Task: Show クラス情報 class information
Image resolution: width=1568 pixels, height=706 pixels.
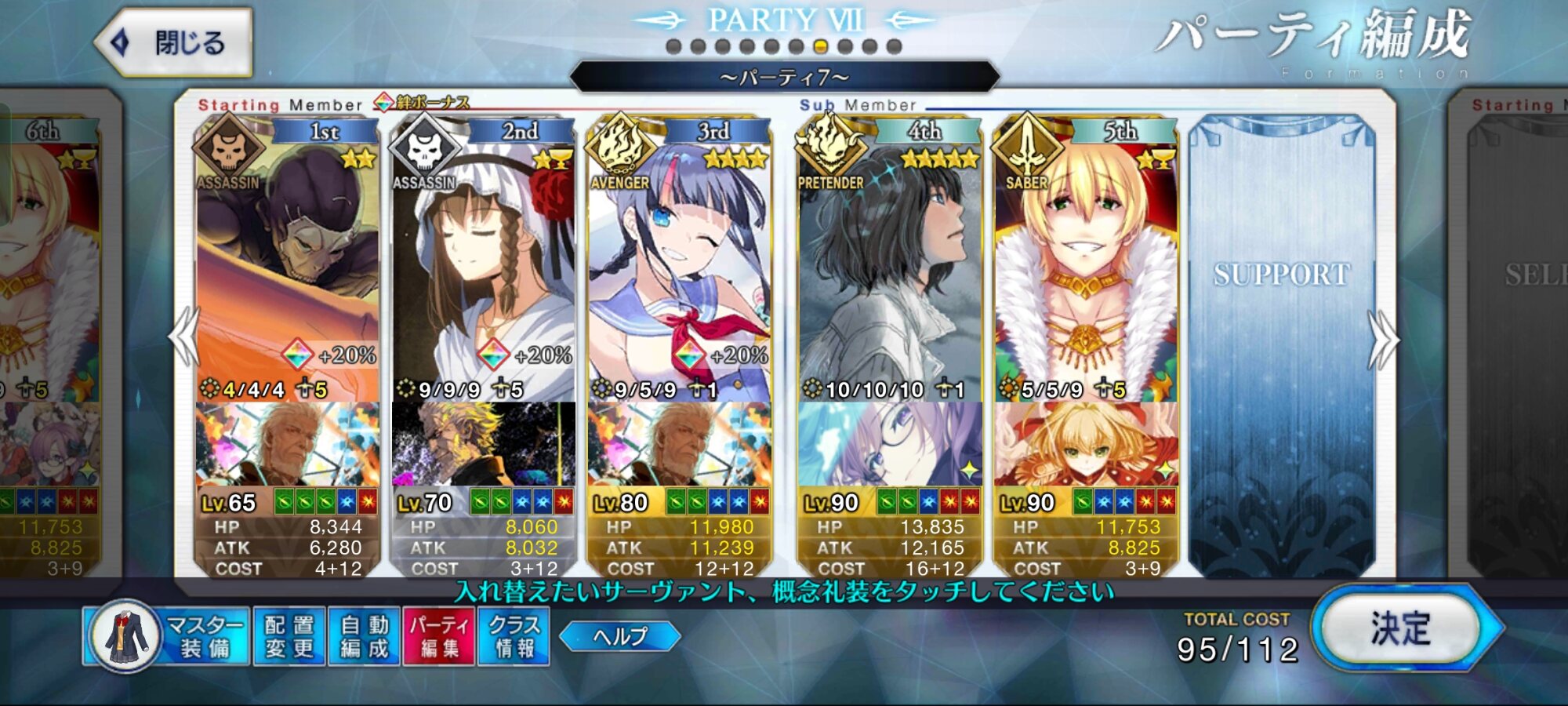Action: pyautogui.click(x=514, y=636)
